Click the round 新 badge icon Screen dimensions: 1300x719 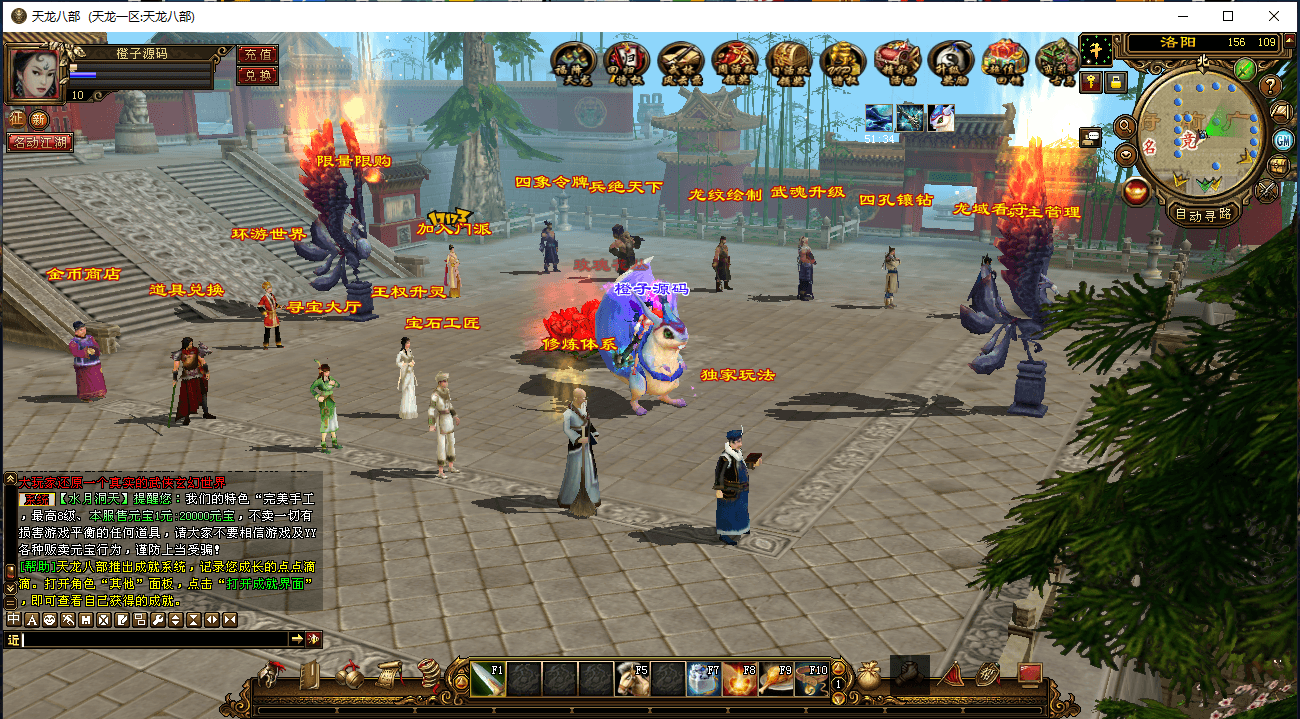point(39,119)
